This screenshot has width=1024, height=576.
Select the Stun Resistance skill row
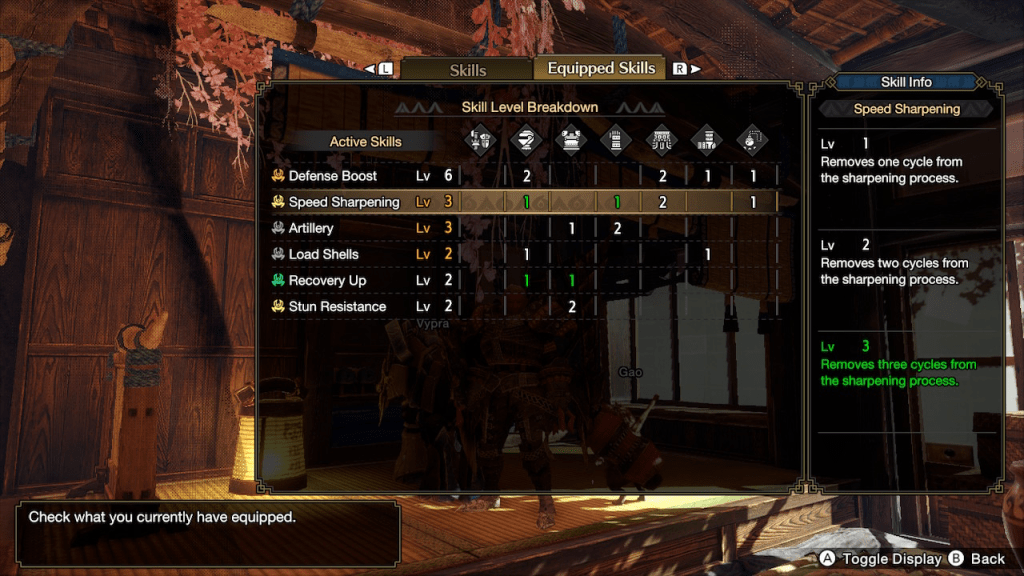[337, 306]
